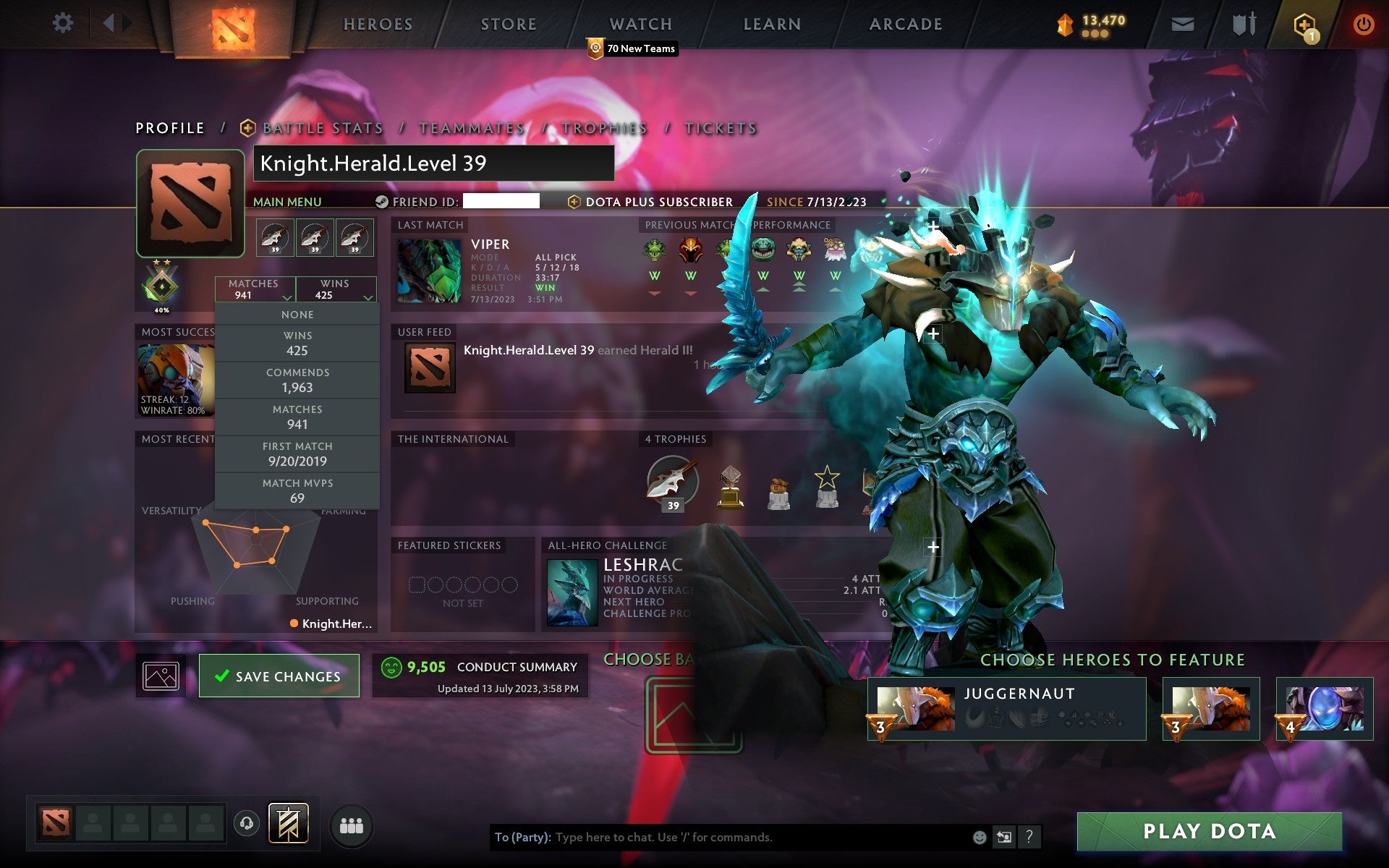This screenshot has height=868, width=1389.
Task: Click the power button to quit
Action: (x=1363, y=23)
